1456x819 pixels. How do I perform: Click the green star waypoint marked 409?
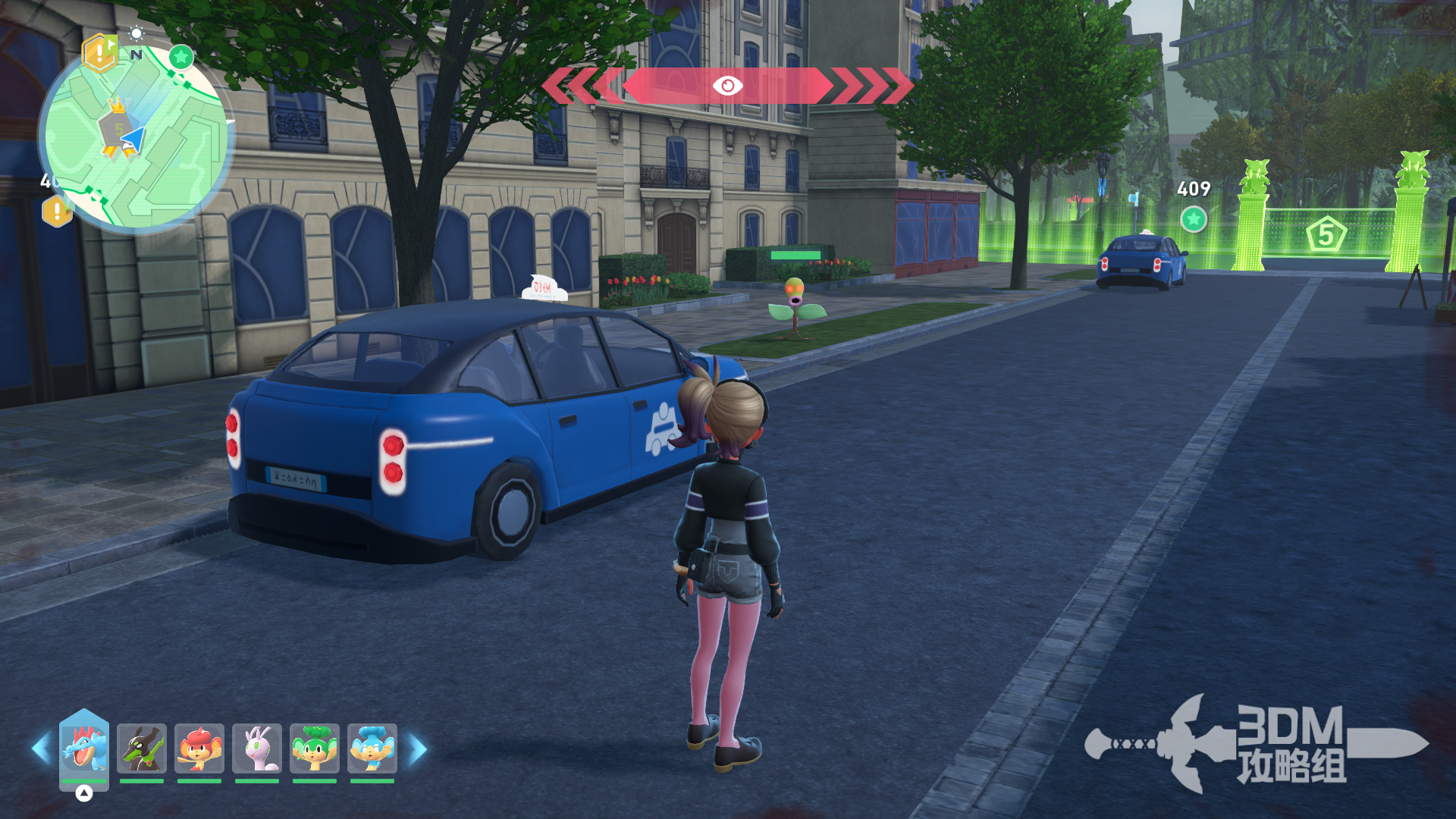click(x=1194, y=220)
